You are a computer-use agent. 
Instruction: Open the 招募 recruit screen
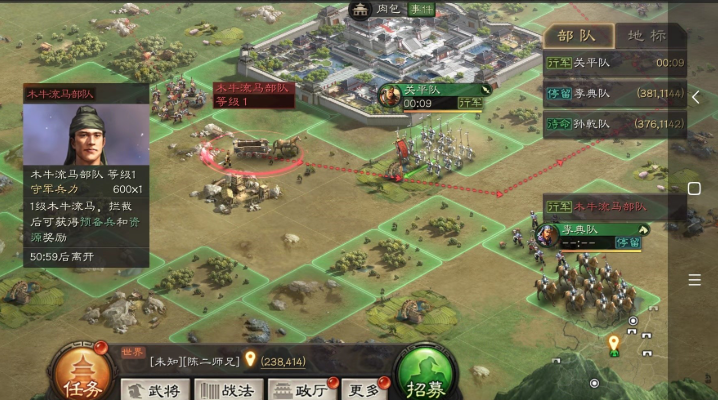click(425, 374)
